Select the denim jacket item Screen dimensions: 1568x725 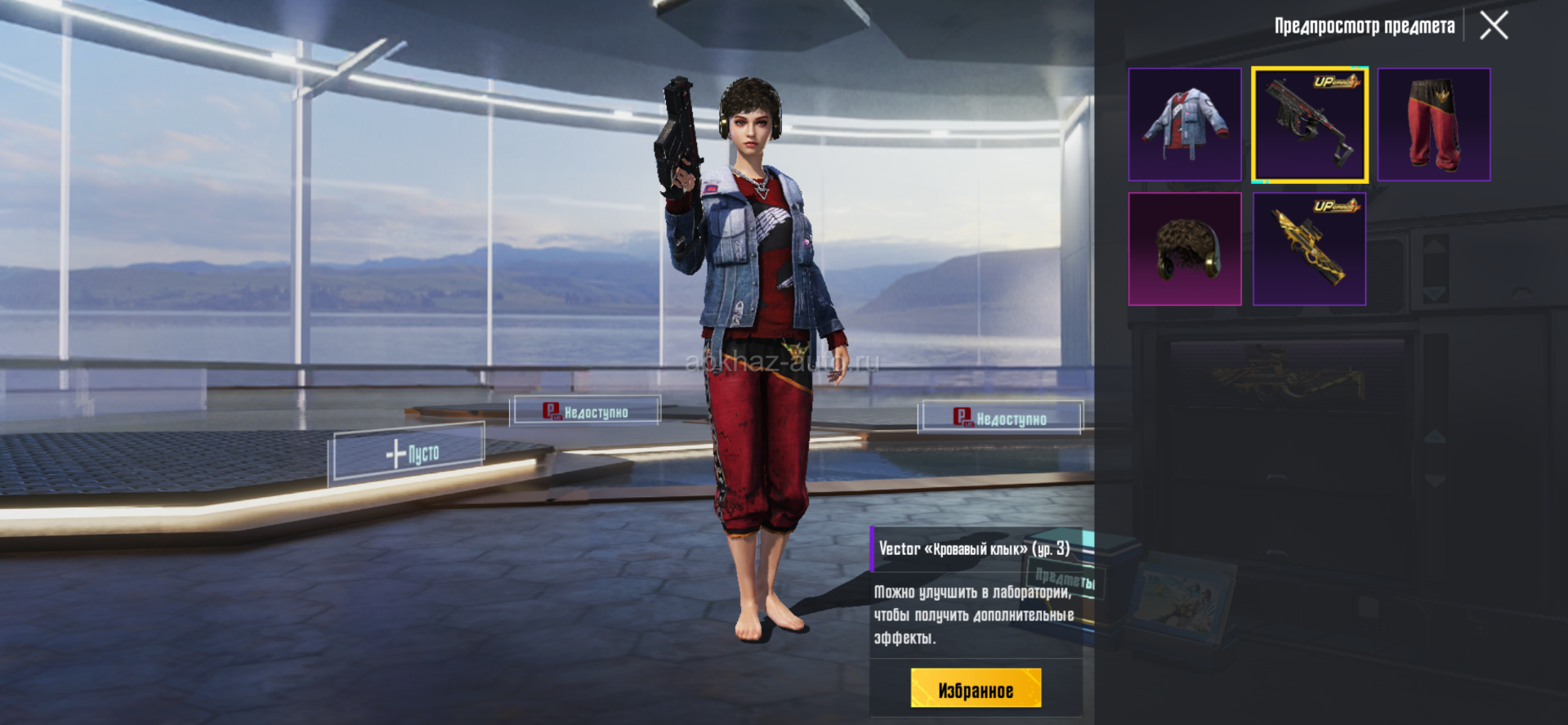1185,124
